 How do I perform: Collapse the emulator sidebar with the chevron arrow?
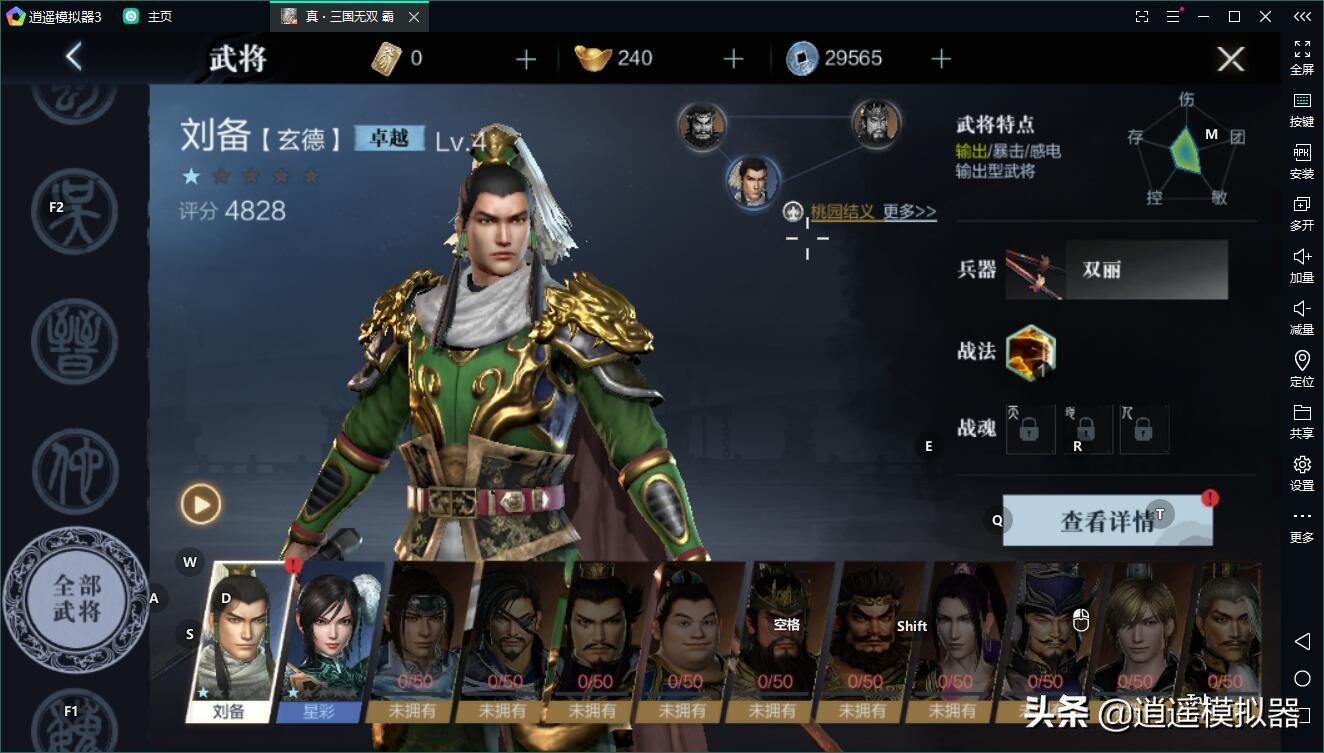coord(1301,17)
